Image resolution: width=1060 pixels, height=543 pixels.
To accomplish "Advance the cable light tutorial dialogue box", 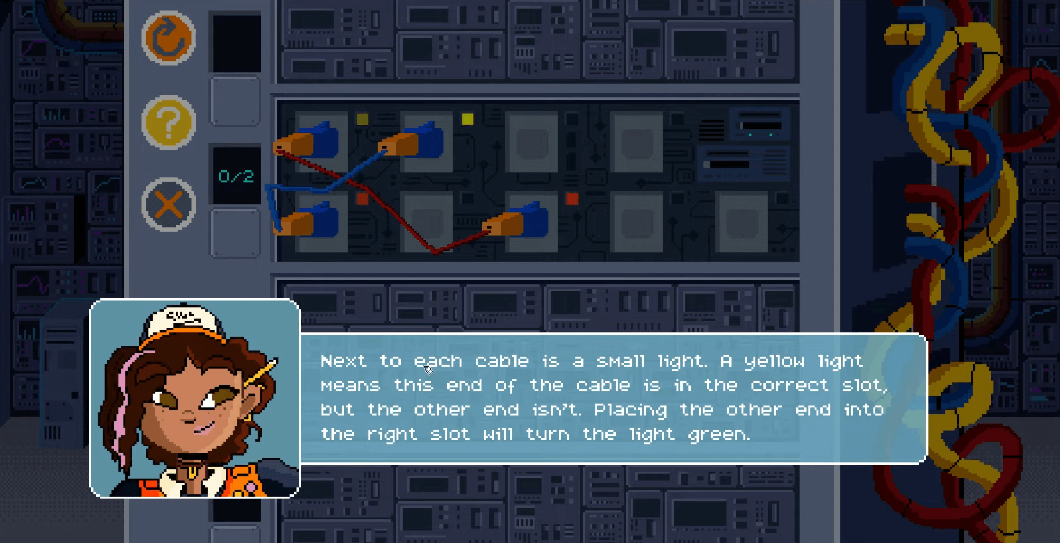I will pos(612,398).
